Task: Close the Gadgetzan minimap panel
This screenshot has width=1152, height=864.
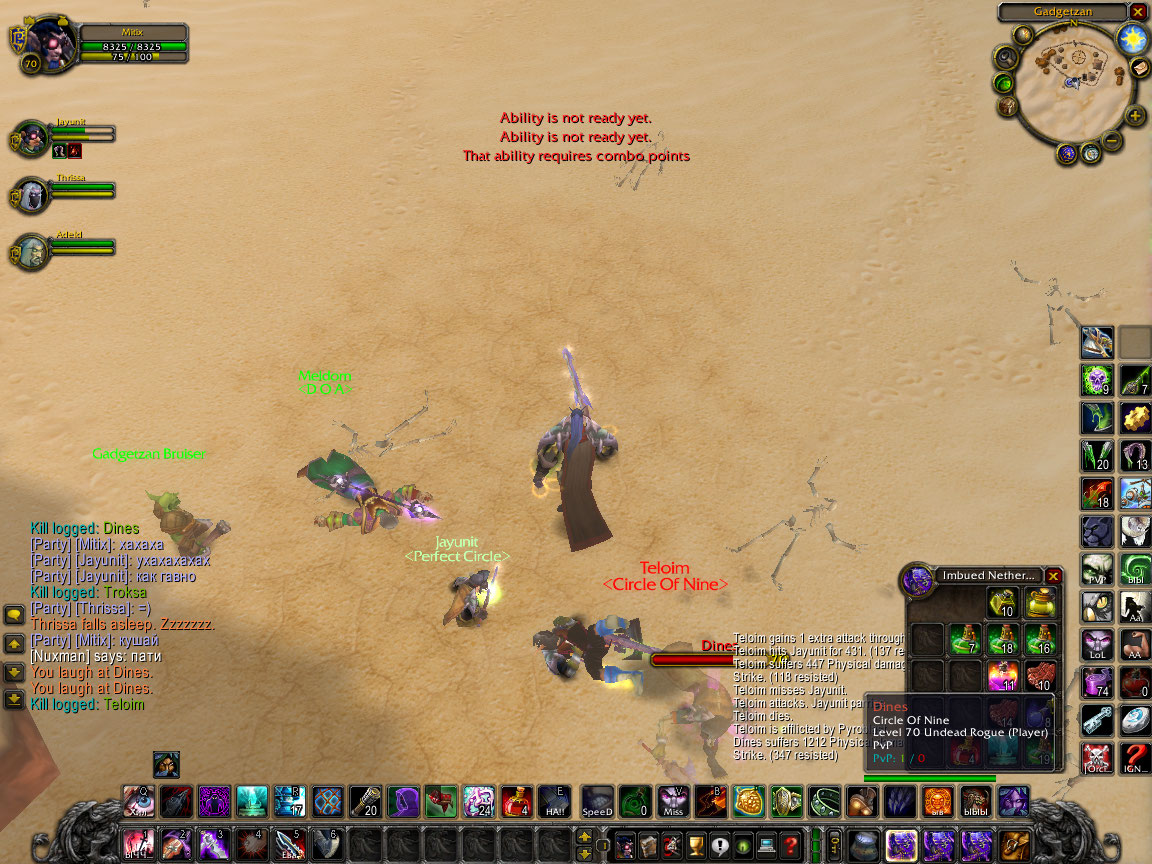Action: 1138,12
